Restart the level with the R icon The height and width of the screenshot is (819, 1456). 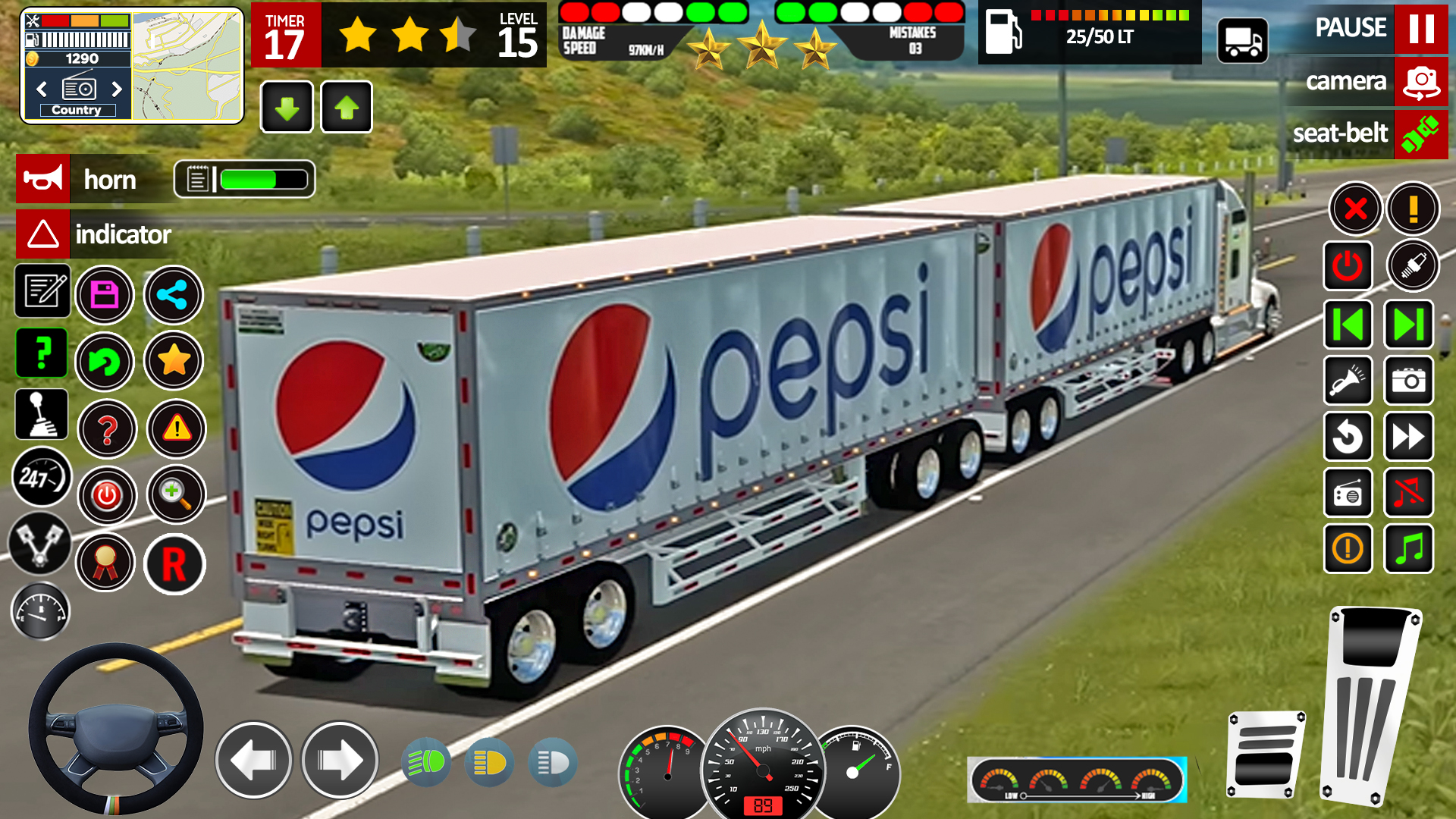[x=176, y=565]
